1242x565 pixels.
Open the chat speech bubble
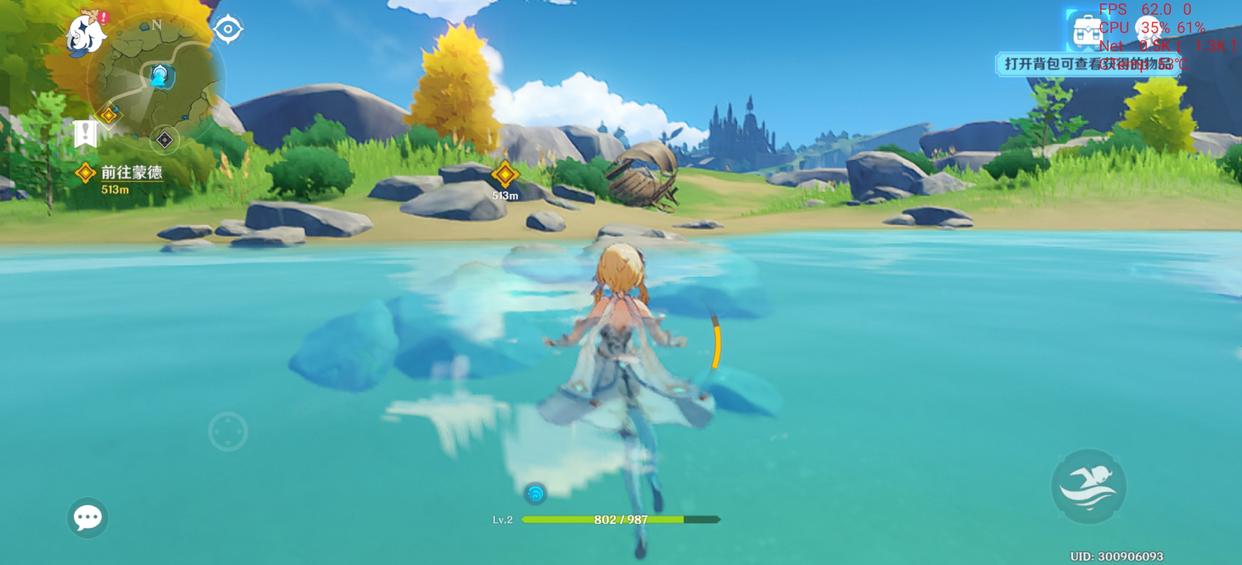point(87,517)
